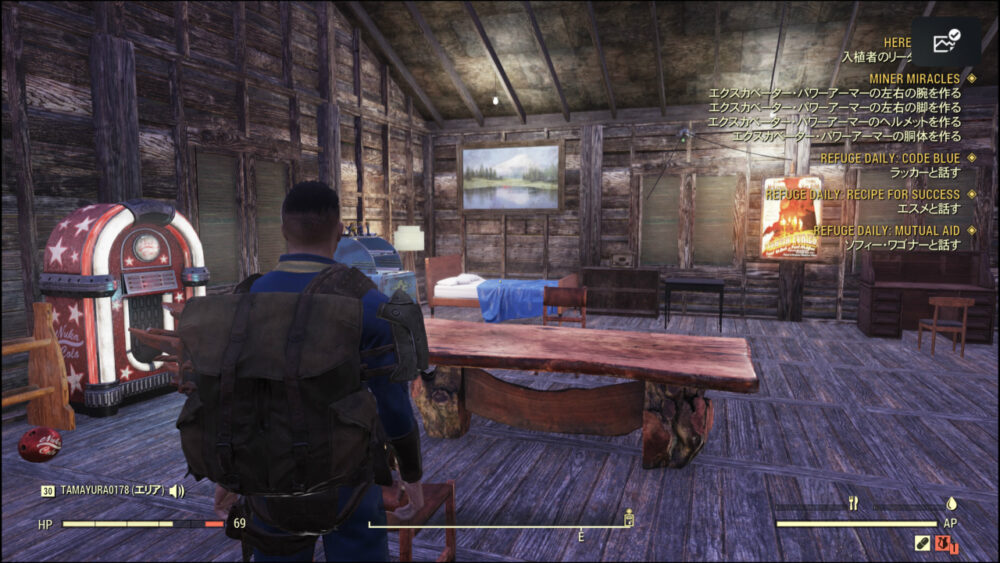Select Refuge Daily: Mutual Aid quest entry

click(886, 230)
